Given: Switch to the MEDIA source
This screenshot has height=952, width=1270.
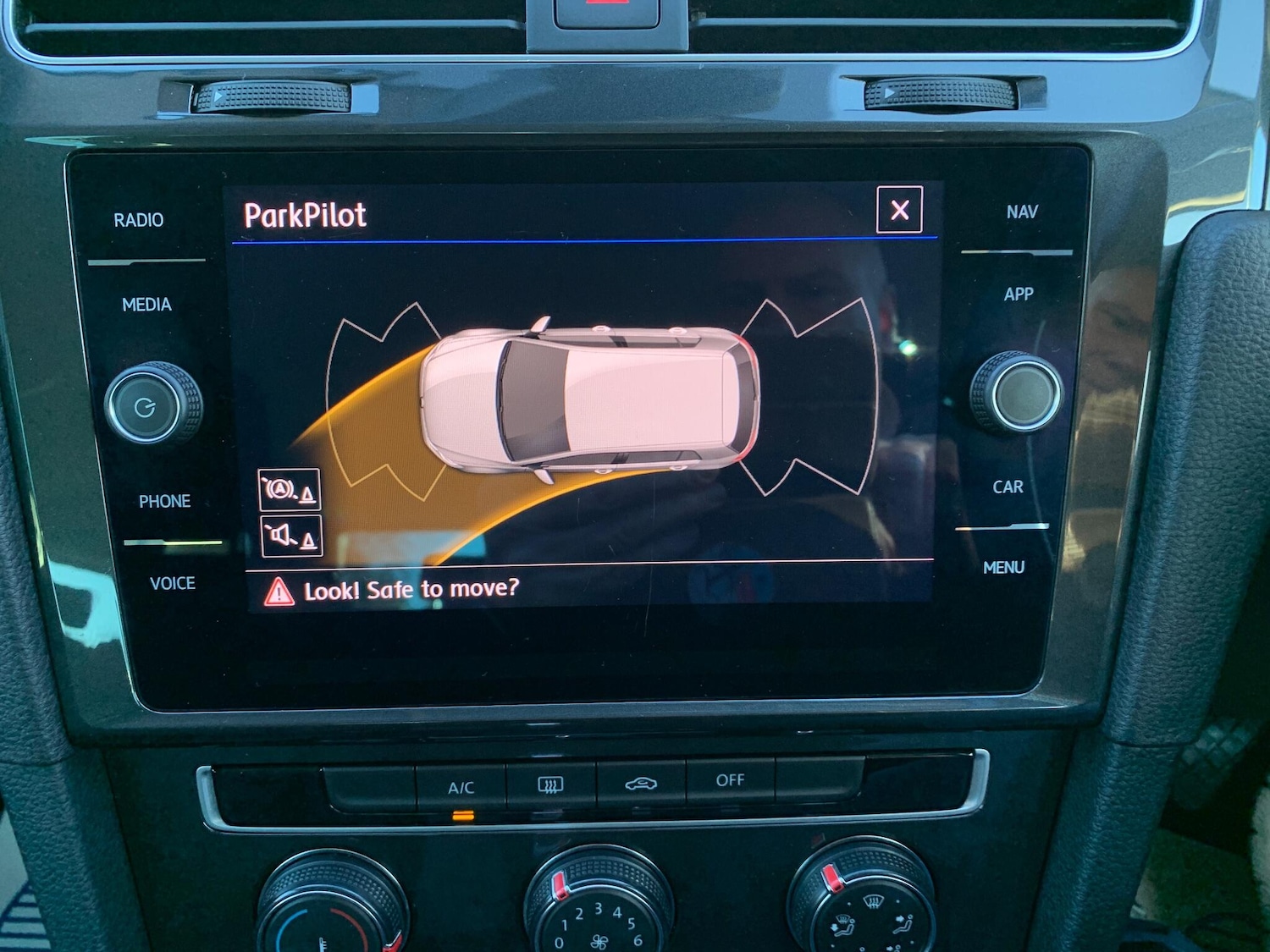Looking at the screenshot, I should click(146, 305).
